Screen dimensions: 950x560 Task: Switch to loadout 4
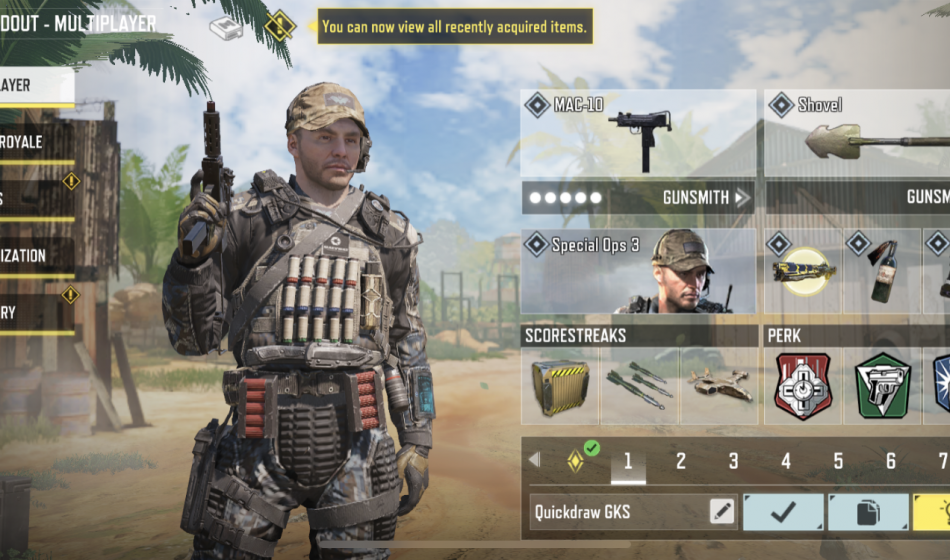(x=786, y=461)
